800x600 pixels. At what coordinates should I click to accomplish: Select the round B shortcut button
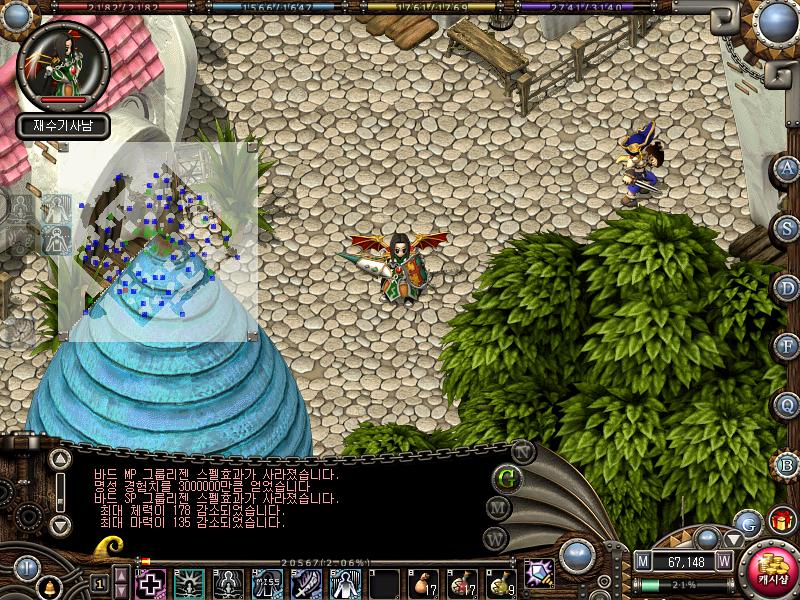788,464
